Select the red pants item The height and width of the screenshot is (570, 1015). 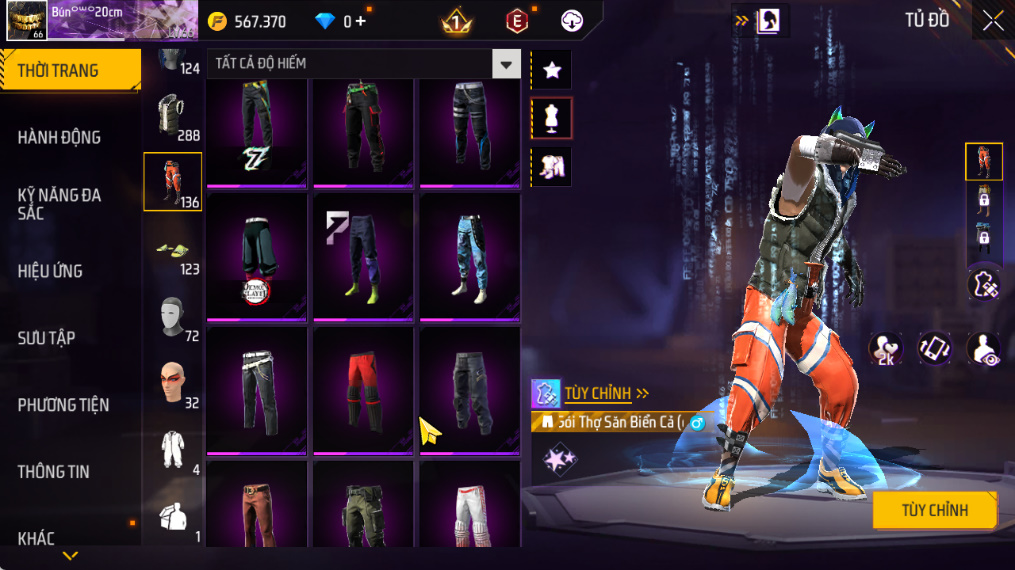pos(363,389)
